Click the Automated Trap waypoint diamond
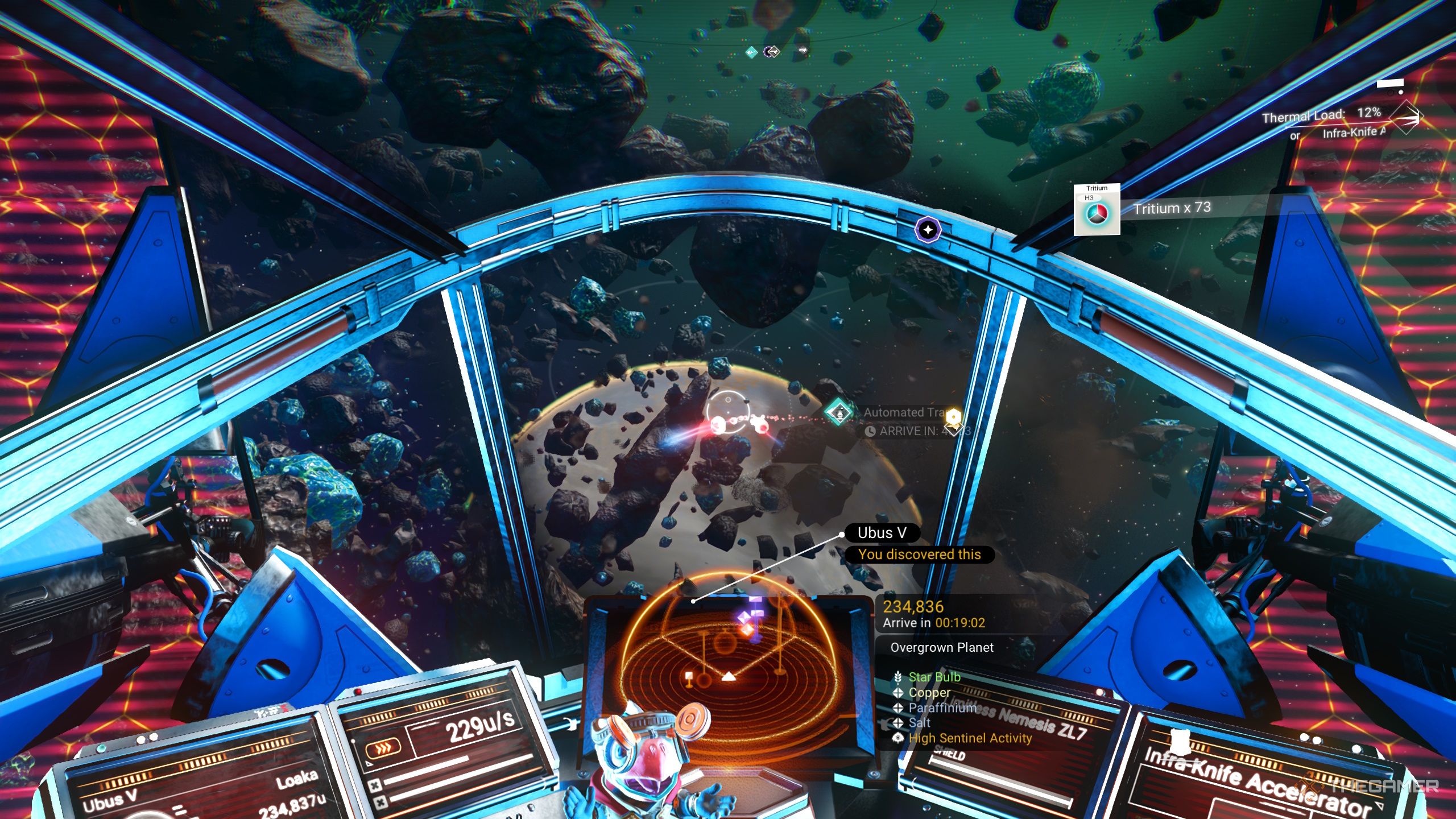 838,412
